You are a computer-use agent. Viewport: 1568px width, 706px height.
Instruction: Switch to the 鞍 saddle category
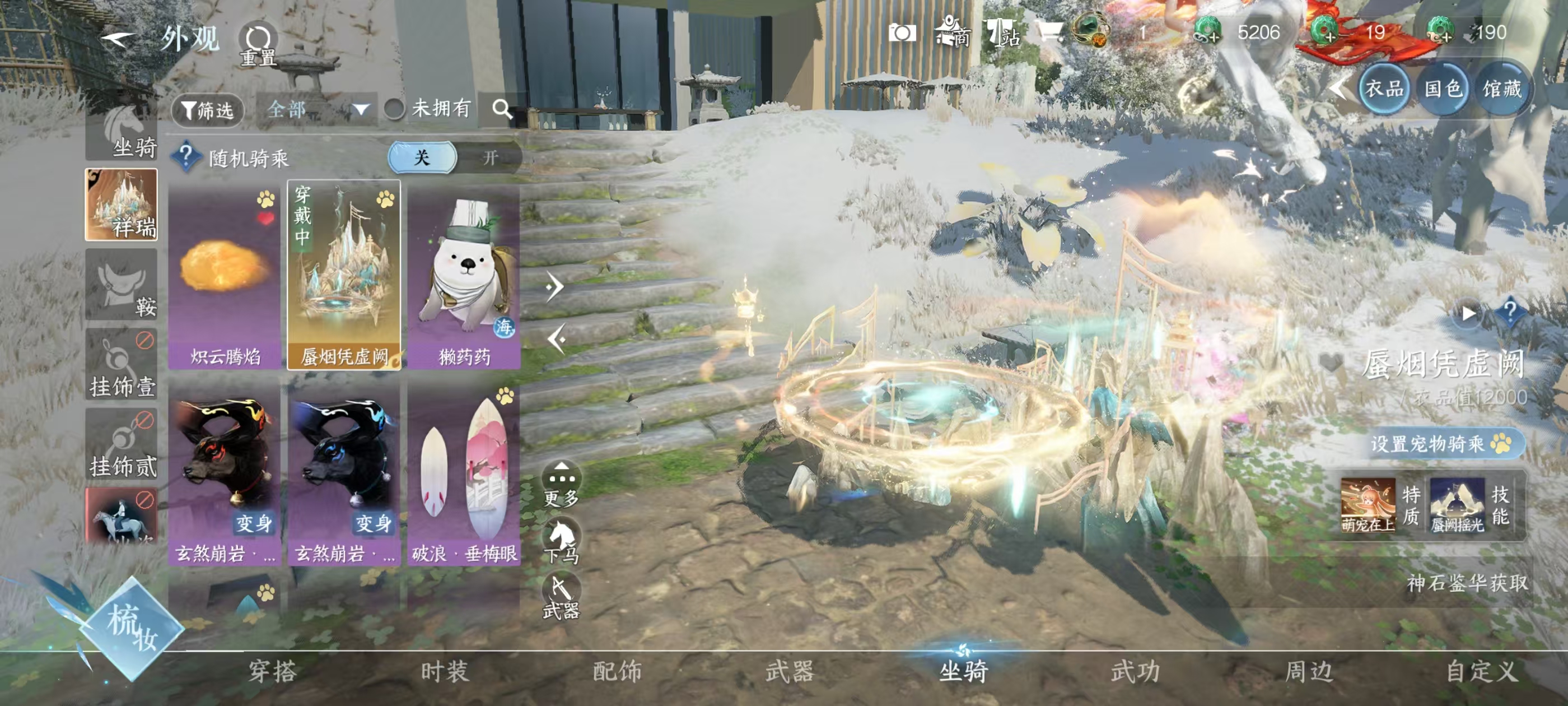click(122, 285)
